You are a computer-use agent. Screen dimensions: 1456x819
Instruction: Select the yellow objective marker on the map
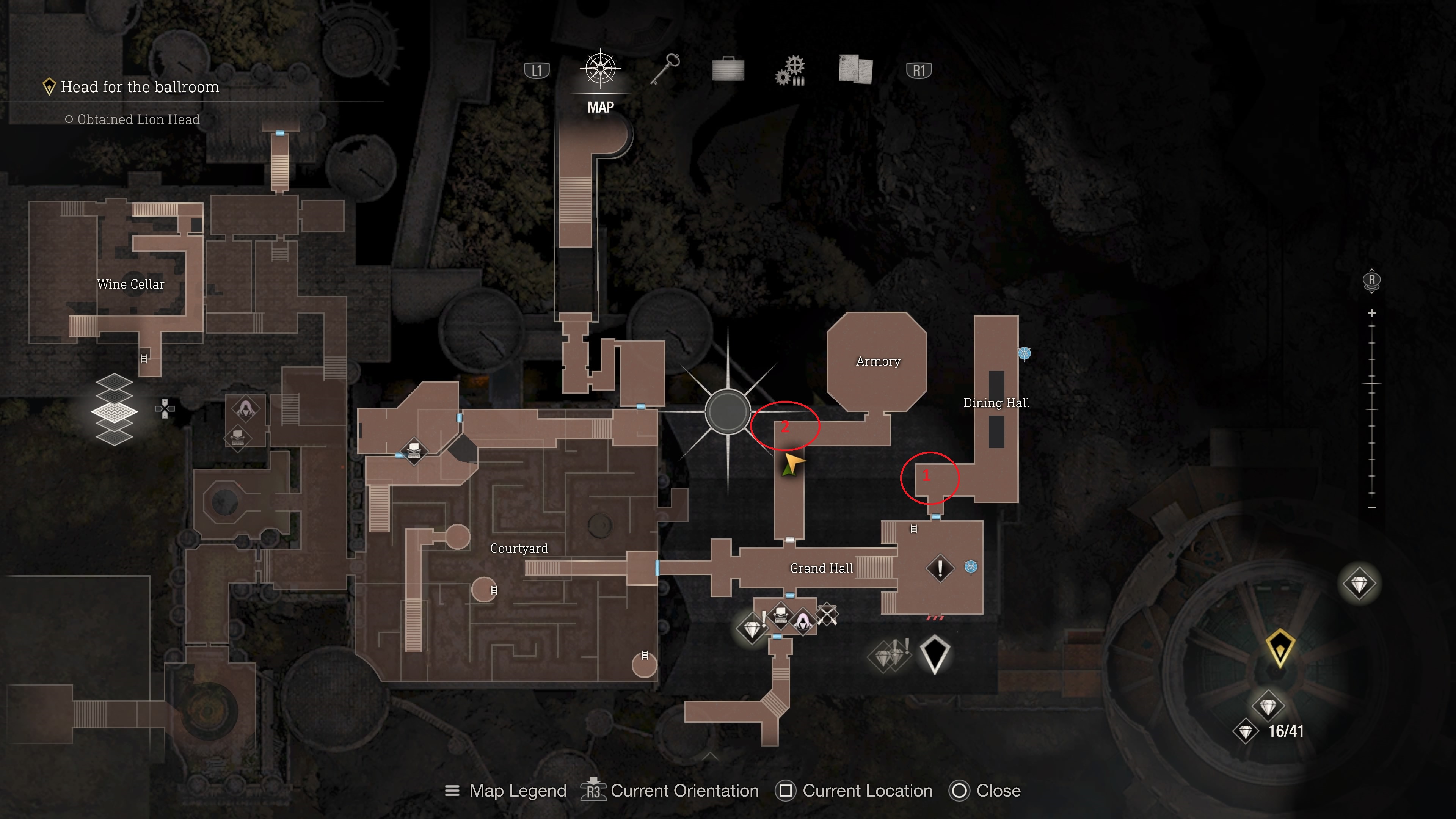point(1280,646)
